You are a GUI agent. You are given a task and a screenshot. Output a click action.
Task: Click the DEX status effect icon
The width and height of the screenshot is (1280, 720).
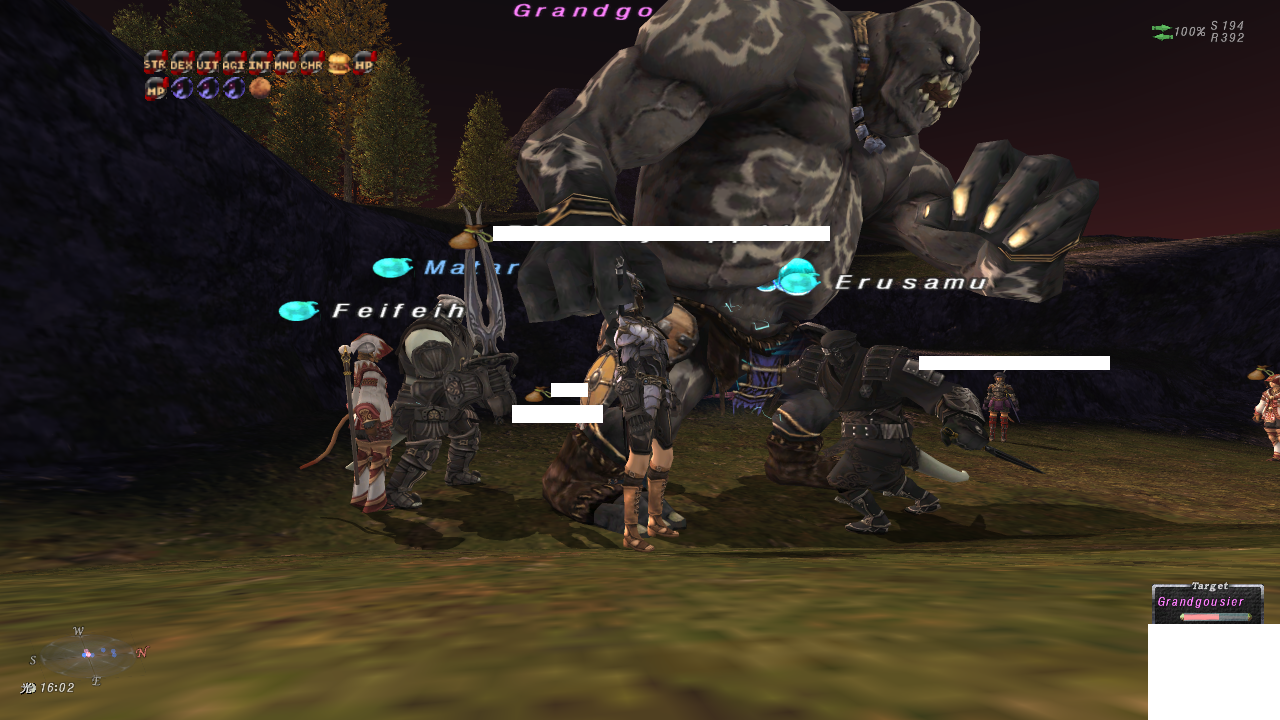[181, 63]
